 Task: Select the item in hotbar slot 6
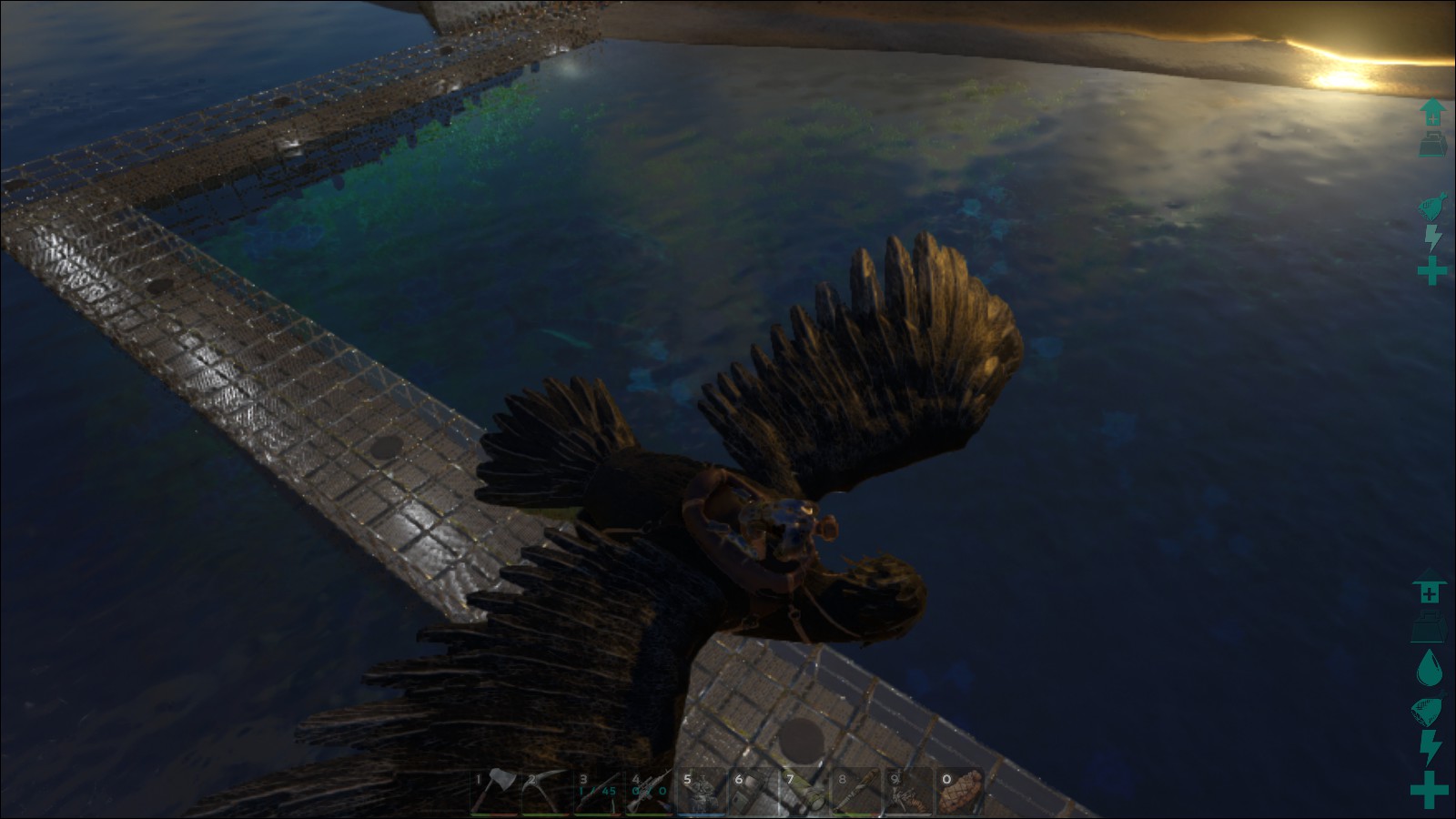click(x=753, y=792)
